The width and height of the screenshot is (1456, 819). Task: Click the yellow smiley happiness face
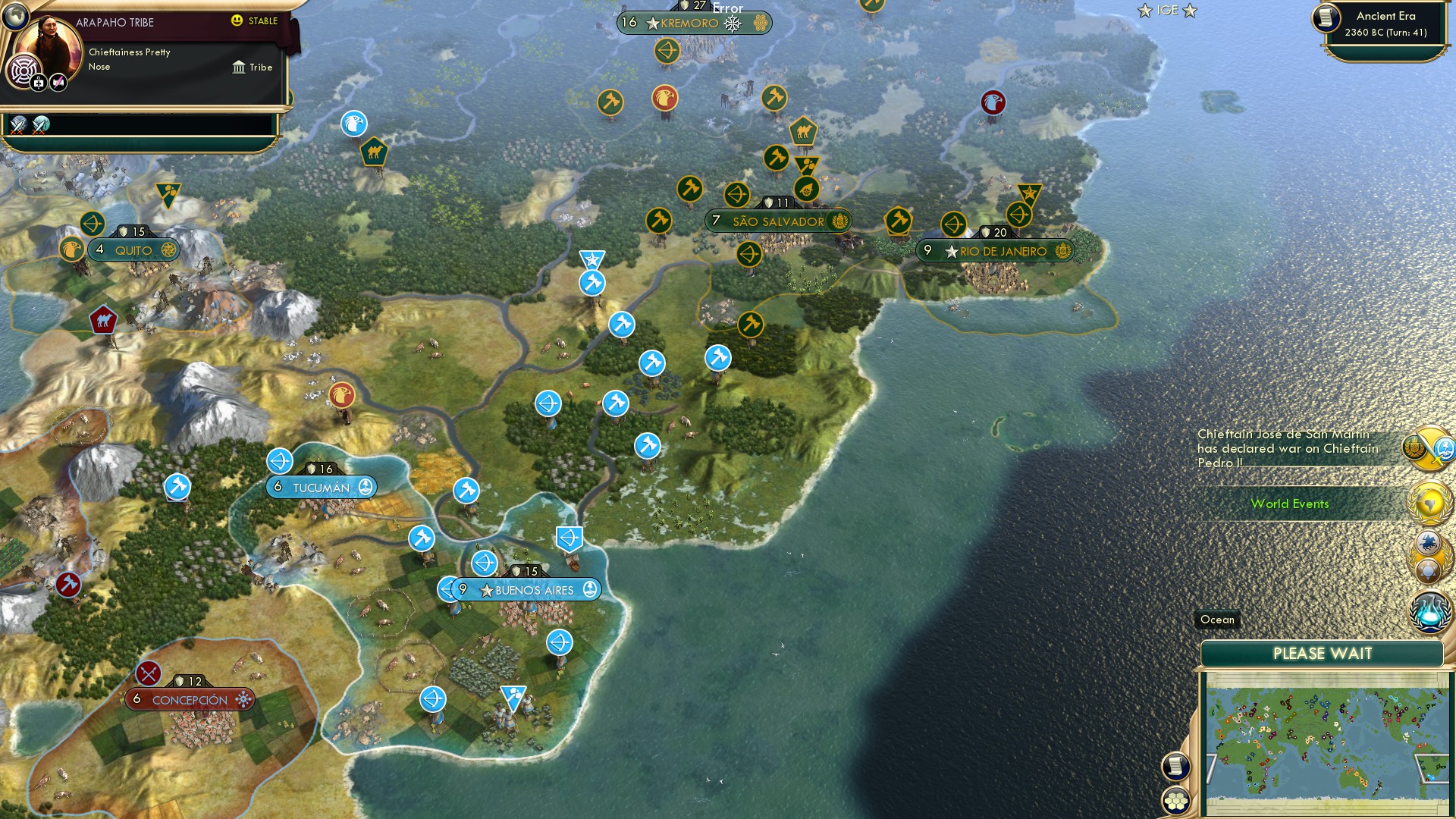point(237,20)
